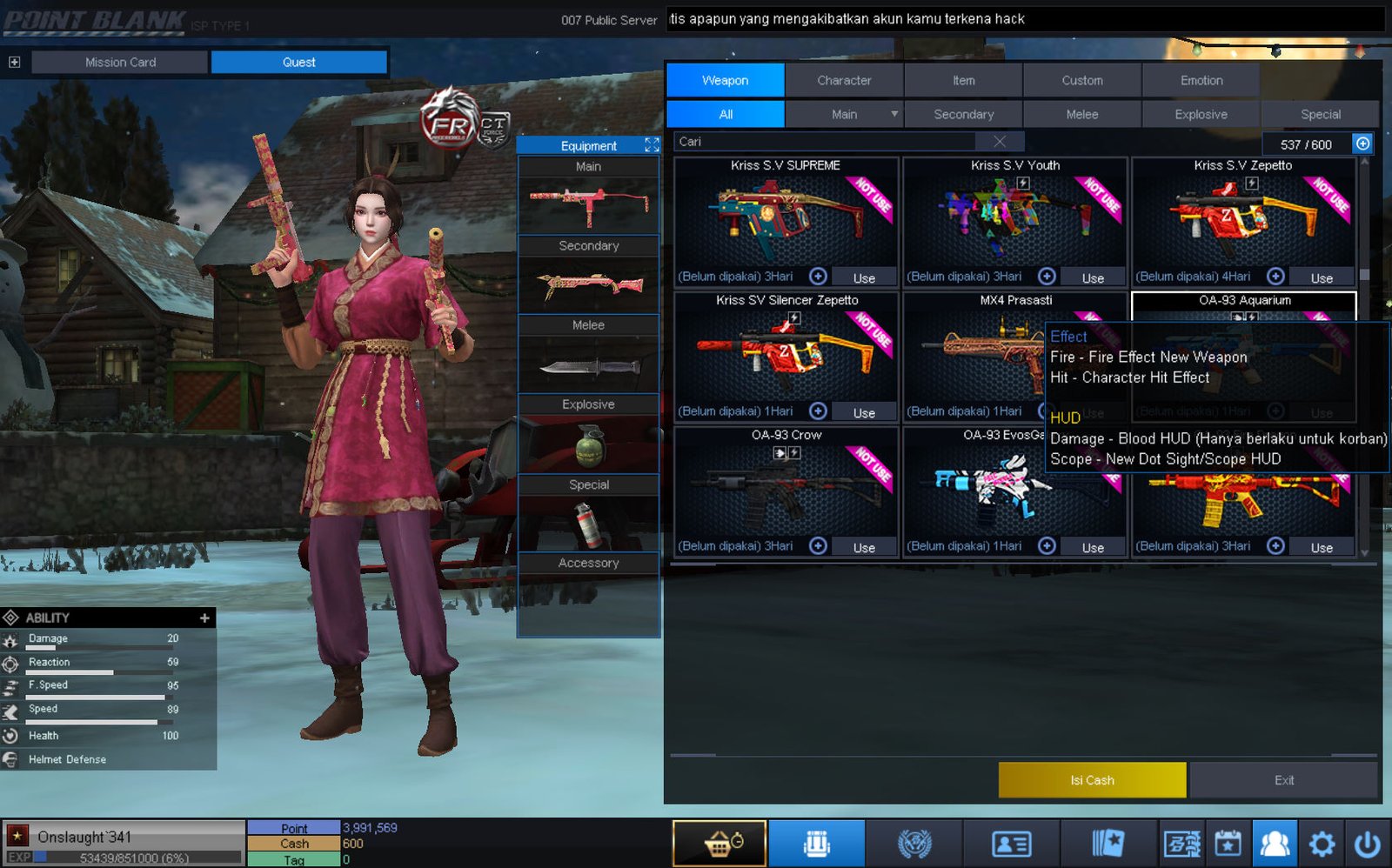Select the equipped Melee knife slot

pyautogui.click(x=589, y=365)
